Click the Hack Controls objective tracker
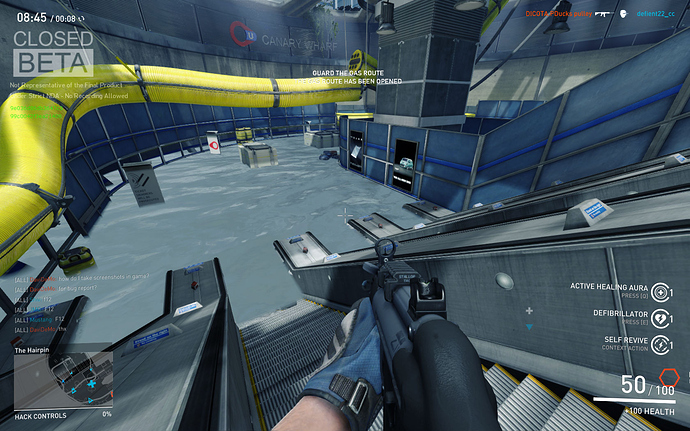This screenshot has width=690, height=431. (x=62, y=413)
